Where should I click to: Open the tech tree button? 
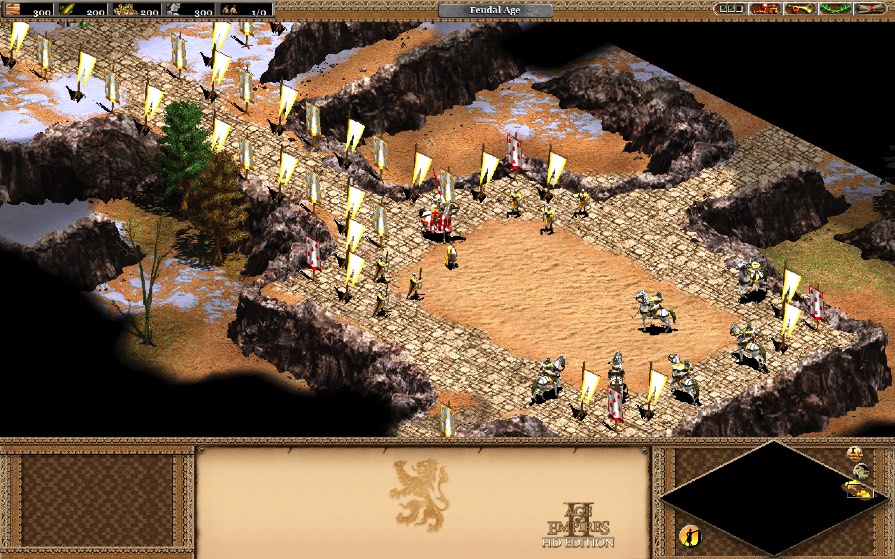point(765,9)
